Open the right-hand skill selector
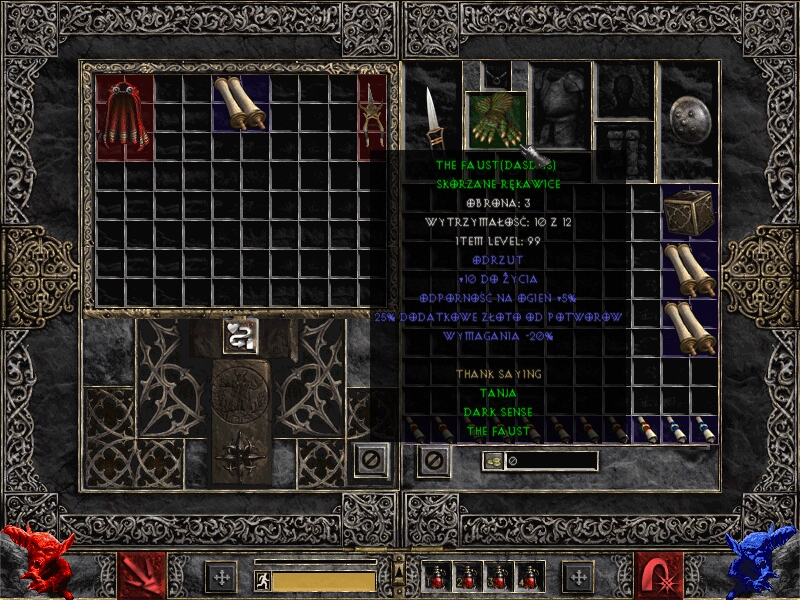This screenshot has height=600, width=800. (x=658, y=575)
